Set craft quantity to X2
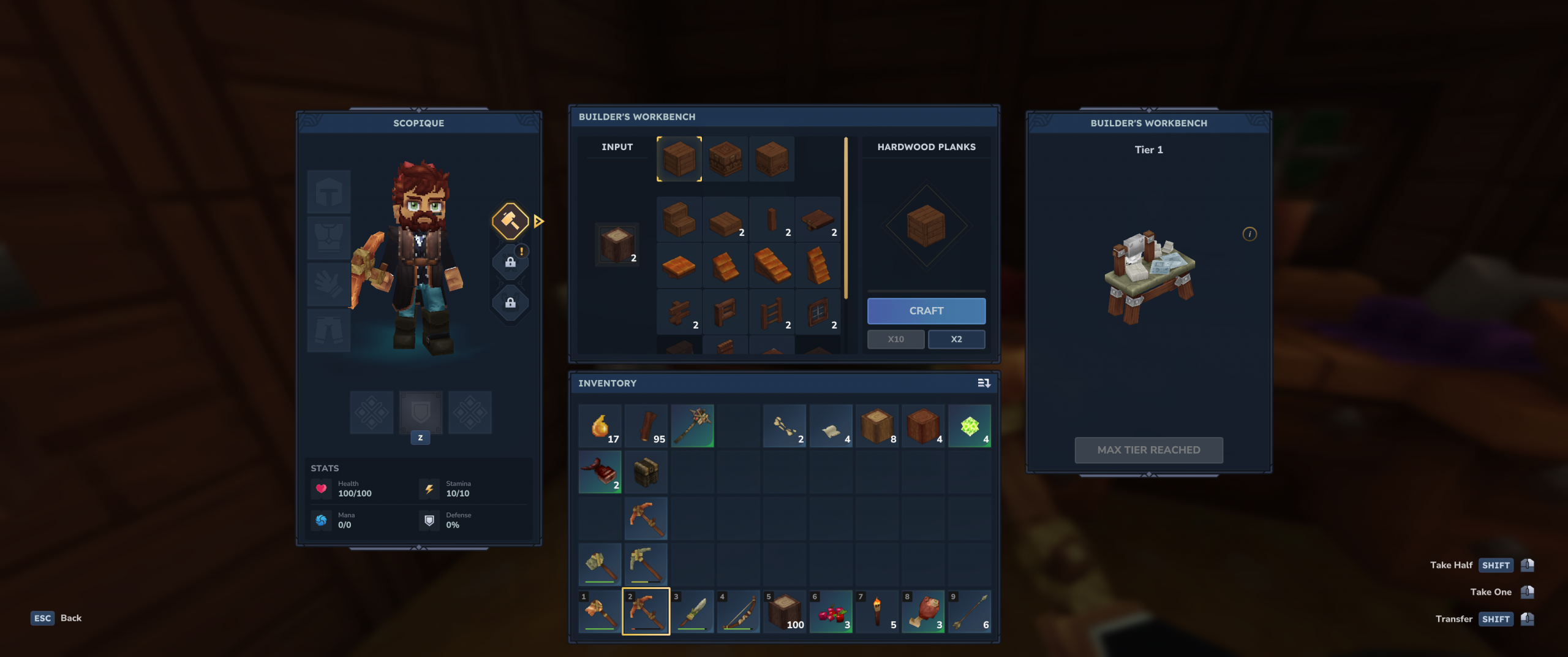The height and width of the screenshot is (657, 1568). [956, 339]
